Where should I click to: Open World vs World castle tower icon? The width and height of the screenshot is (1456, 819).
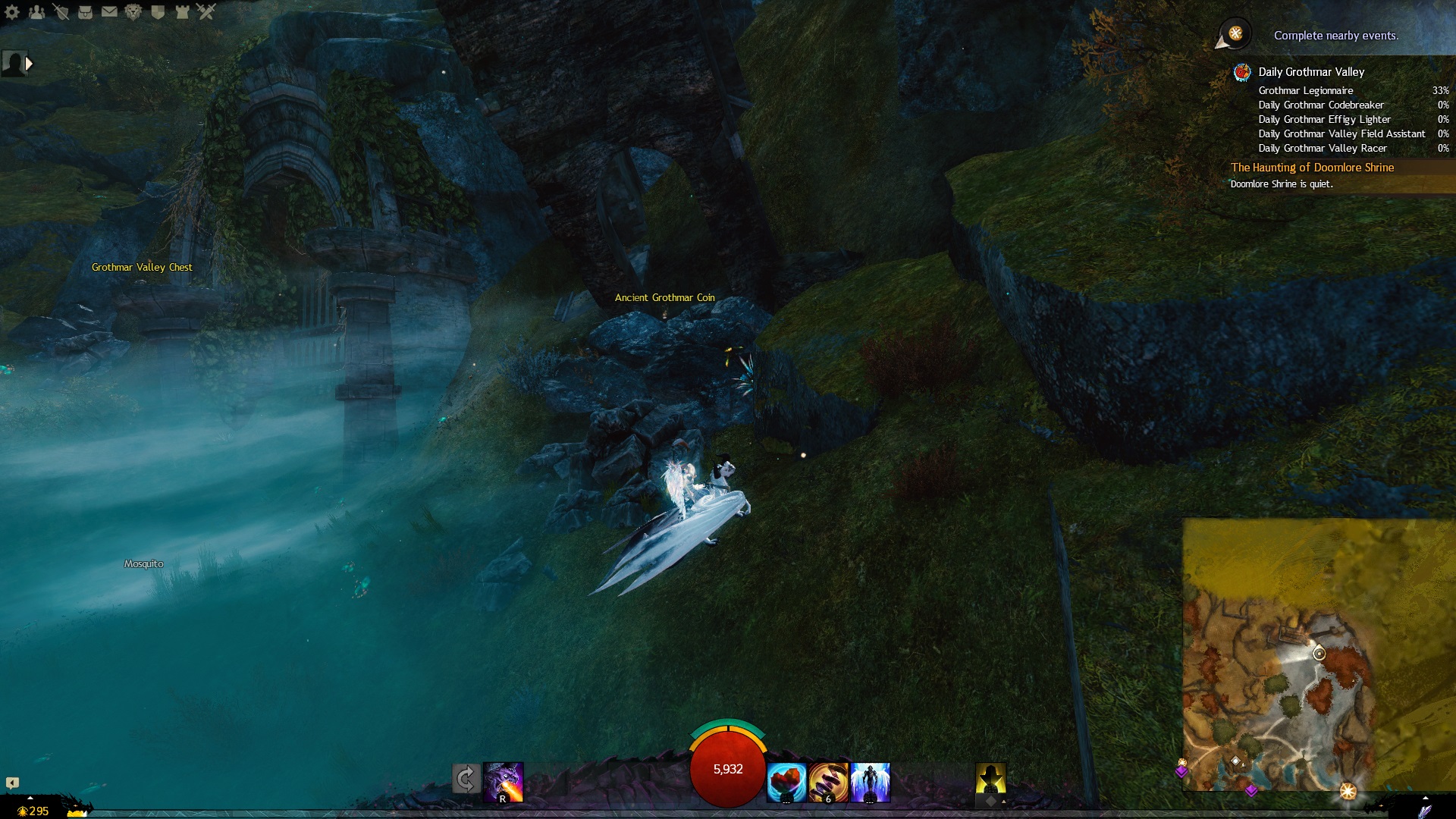(x=182, y=11)
